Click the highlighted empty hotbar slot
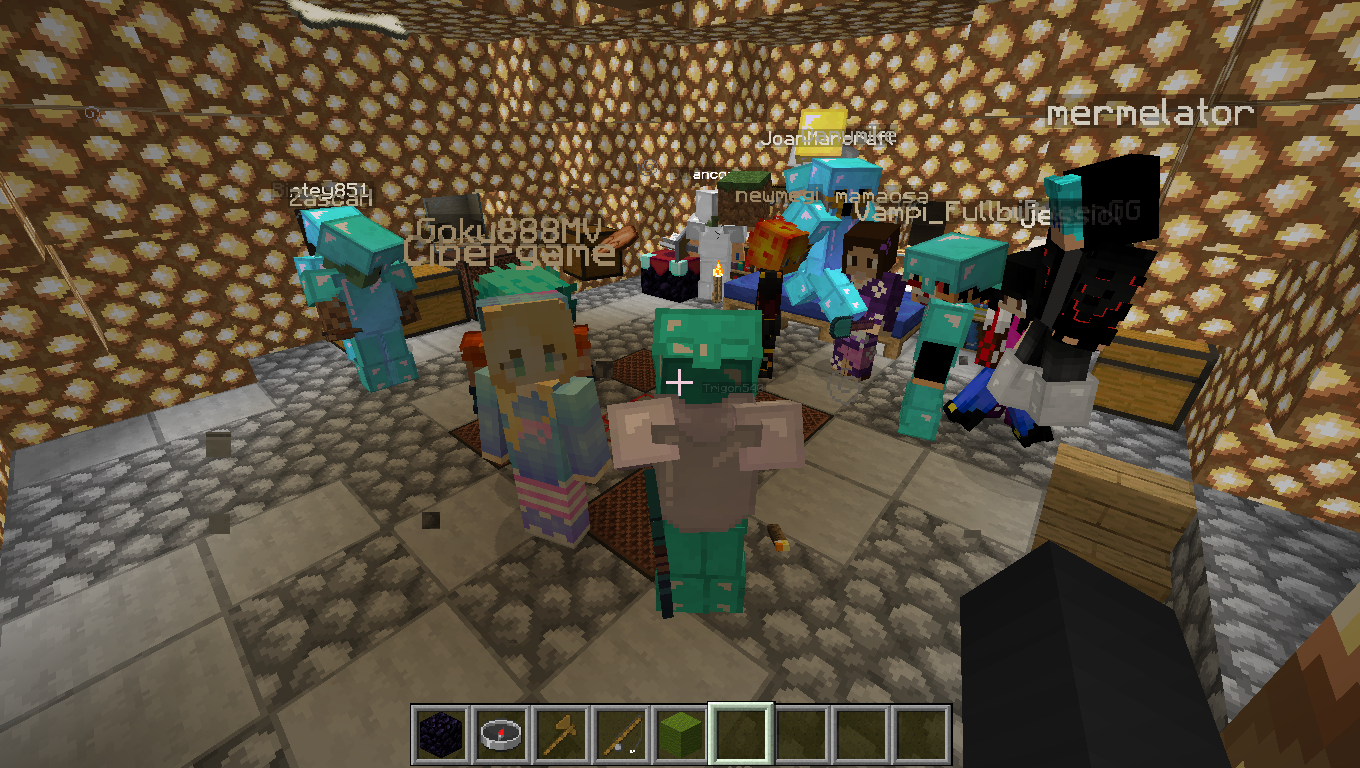 740,735
